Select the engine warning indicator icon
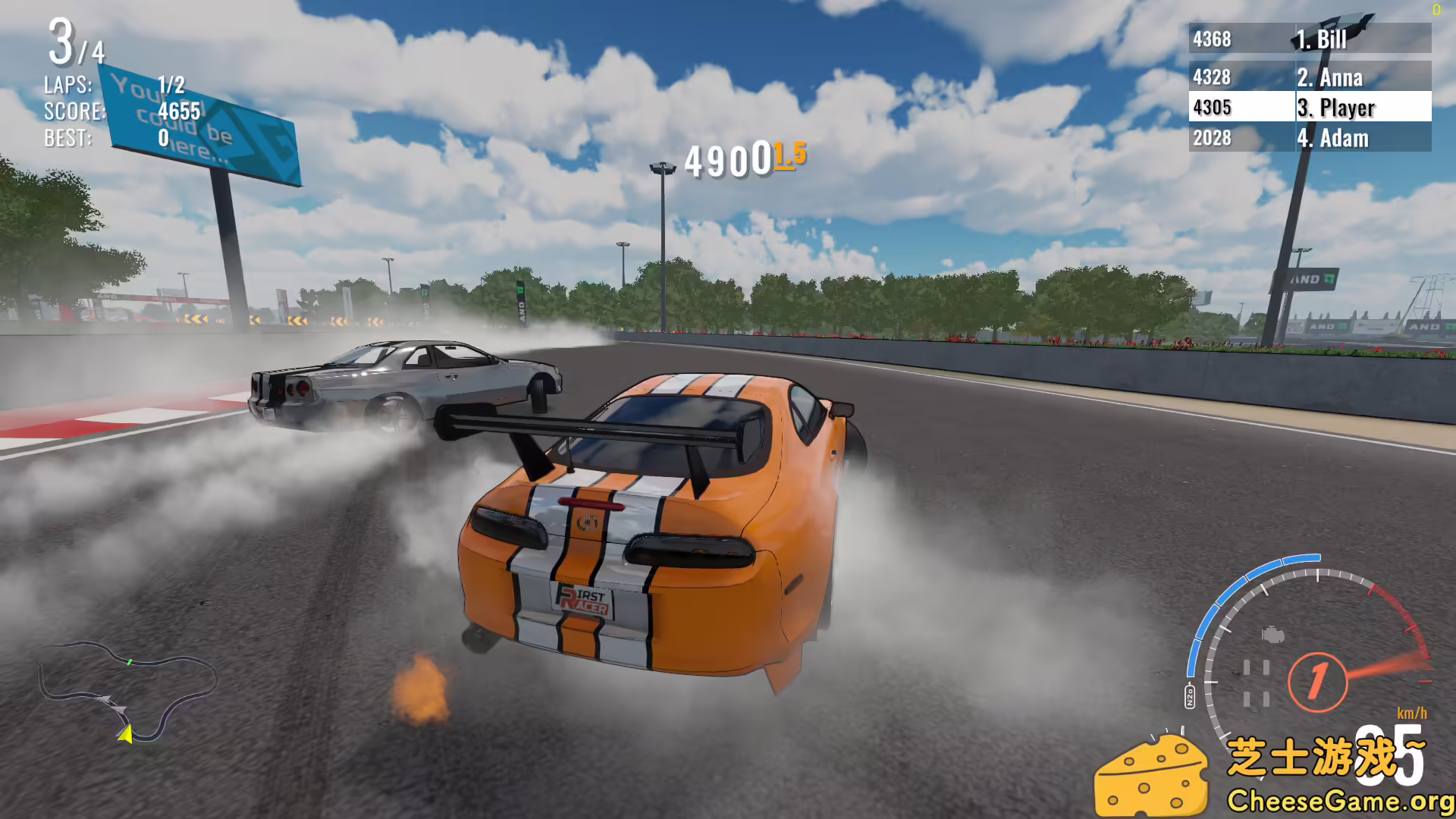 (x=1272, y=635)
